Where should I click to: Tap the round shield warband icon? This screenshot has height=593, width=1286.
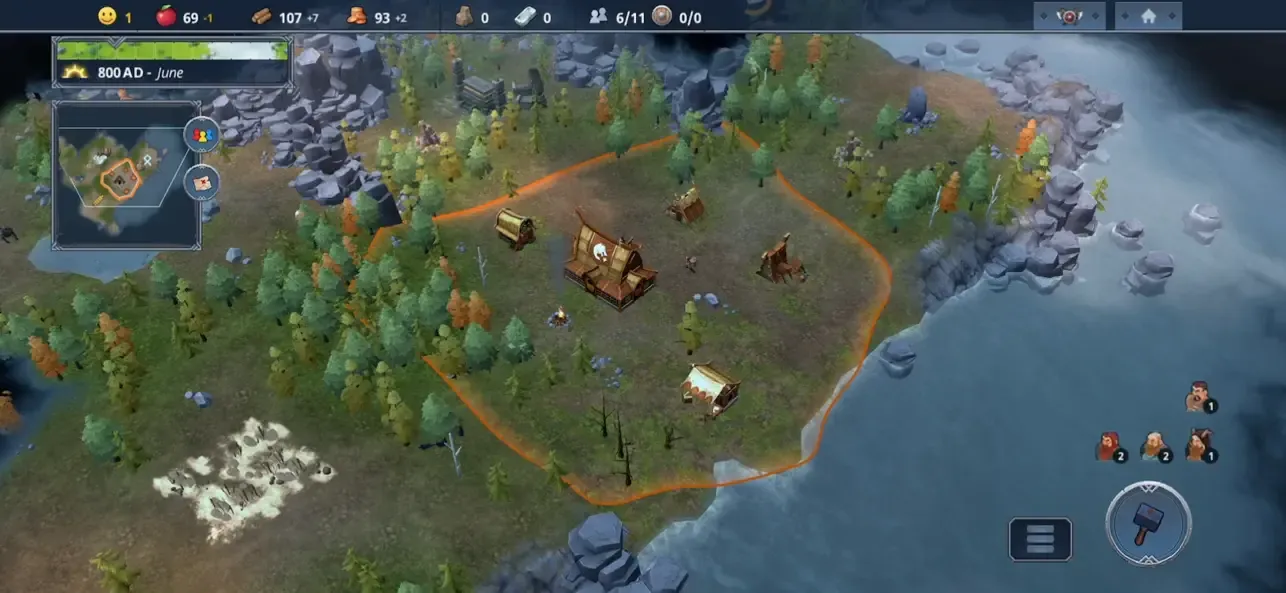661,16
